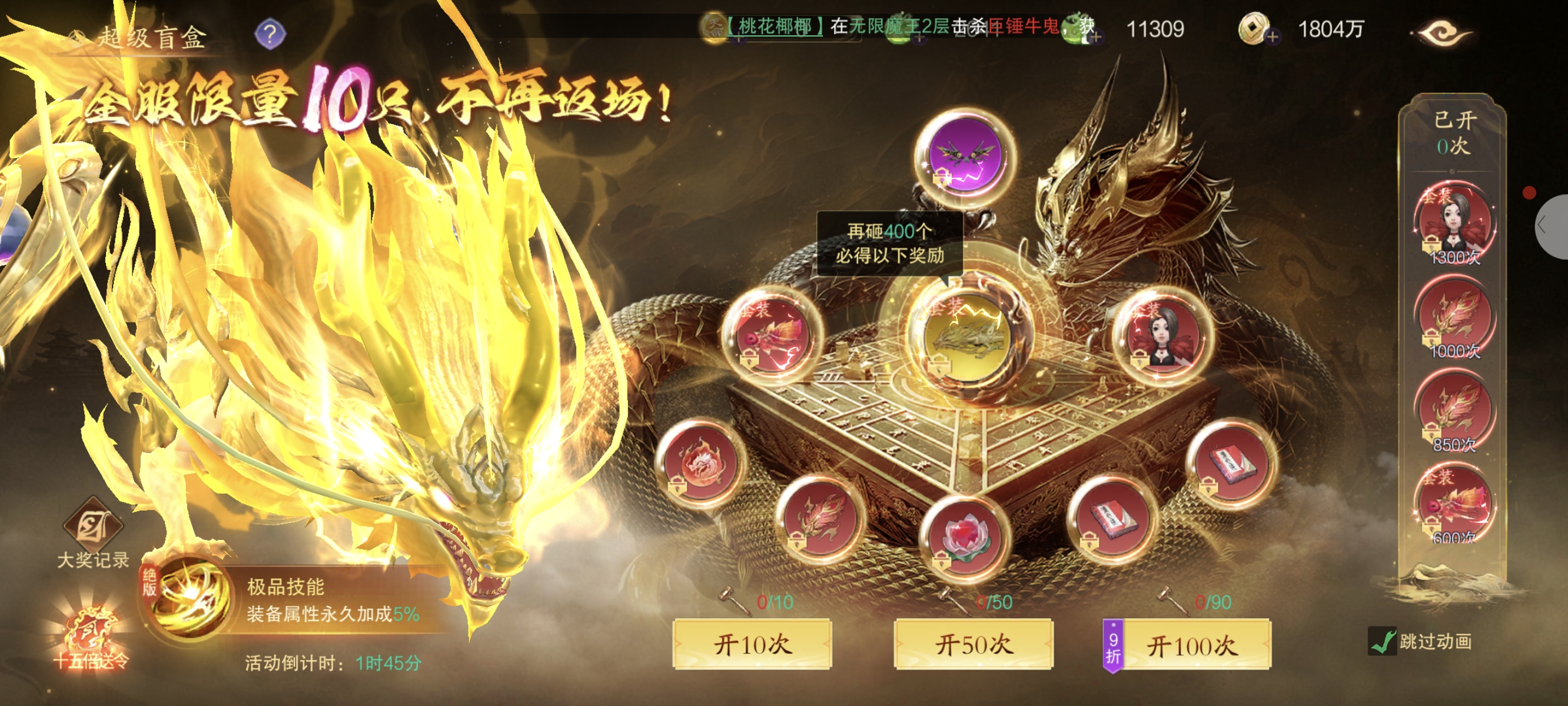The image size is (1568, 706).
Task: Open 10 blind boxes with 开10次
Action: tap(752, 645)
